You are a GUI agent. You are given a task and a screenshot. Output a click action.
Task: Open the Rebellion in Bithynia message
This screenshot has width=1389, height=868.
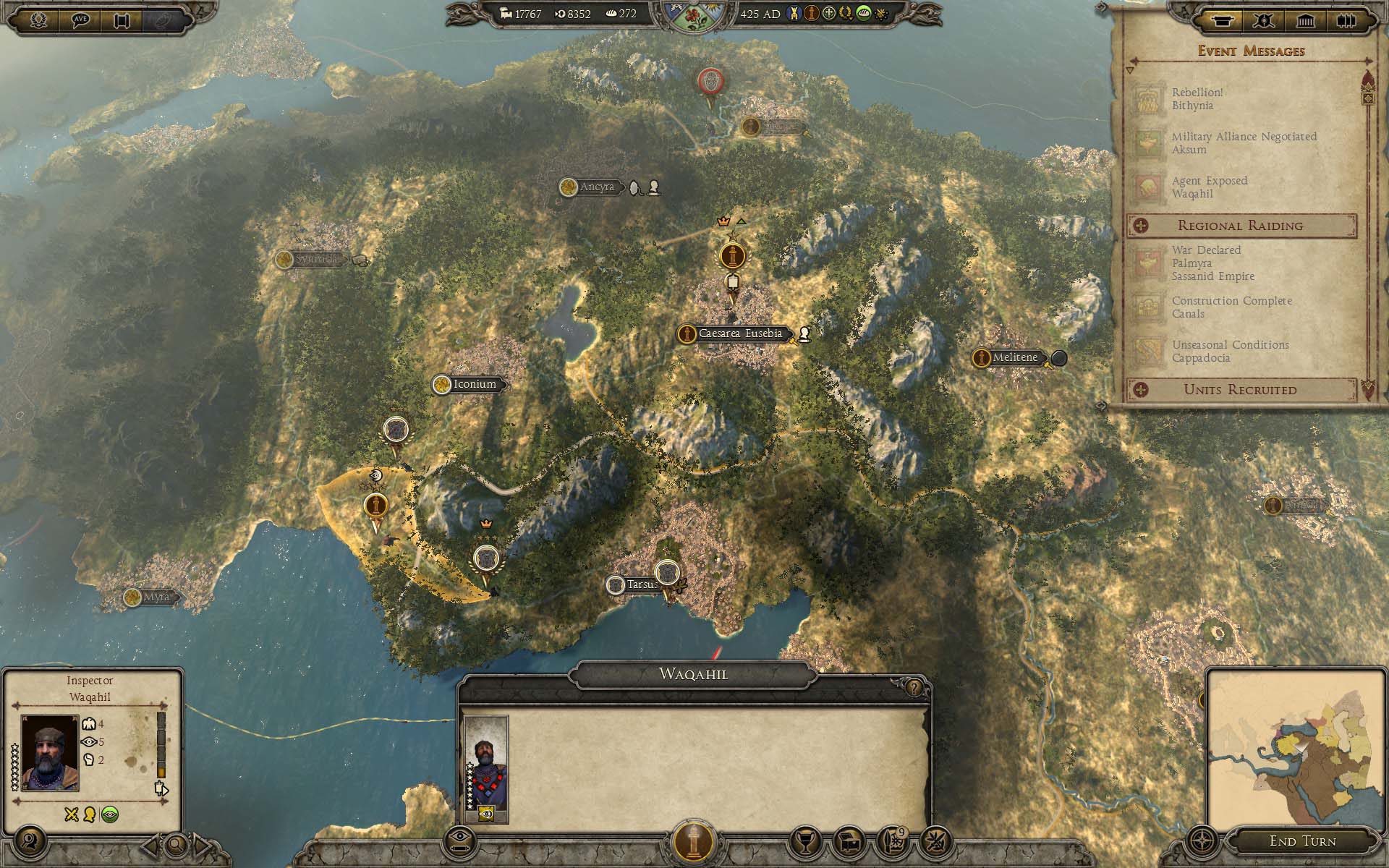pos(1197,99)
